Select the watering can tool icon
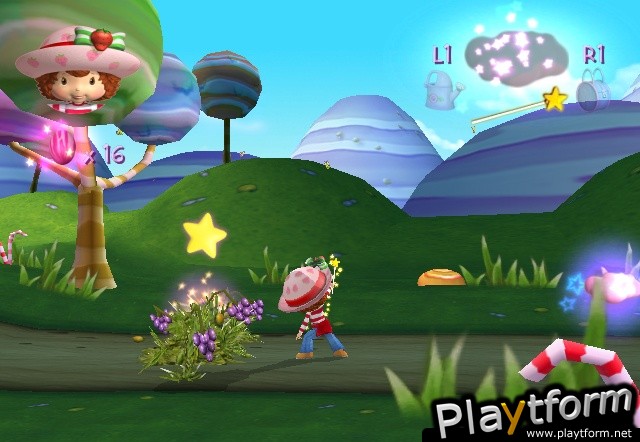This screenshot has height=442, width=640. pyautogui.click(x=441, y=89)
